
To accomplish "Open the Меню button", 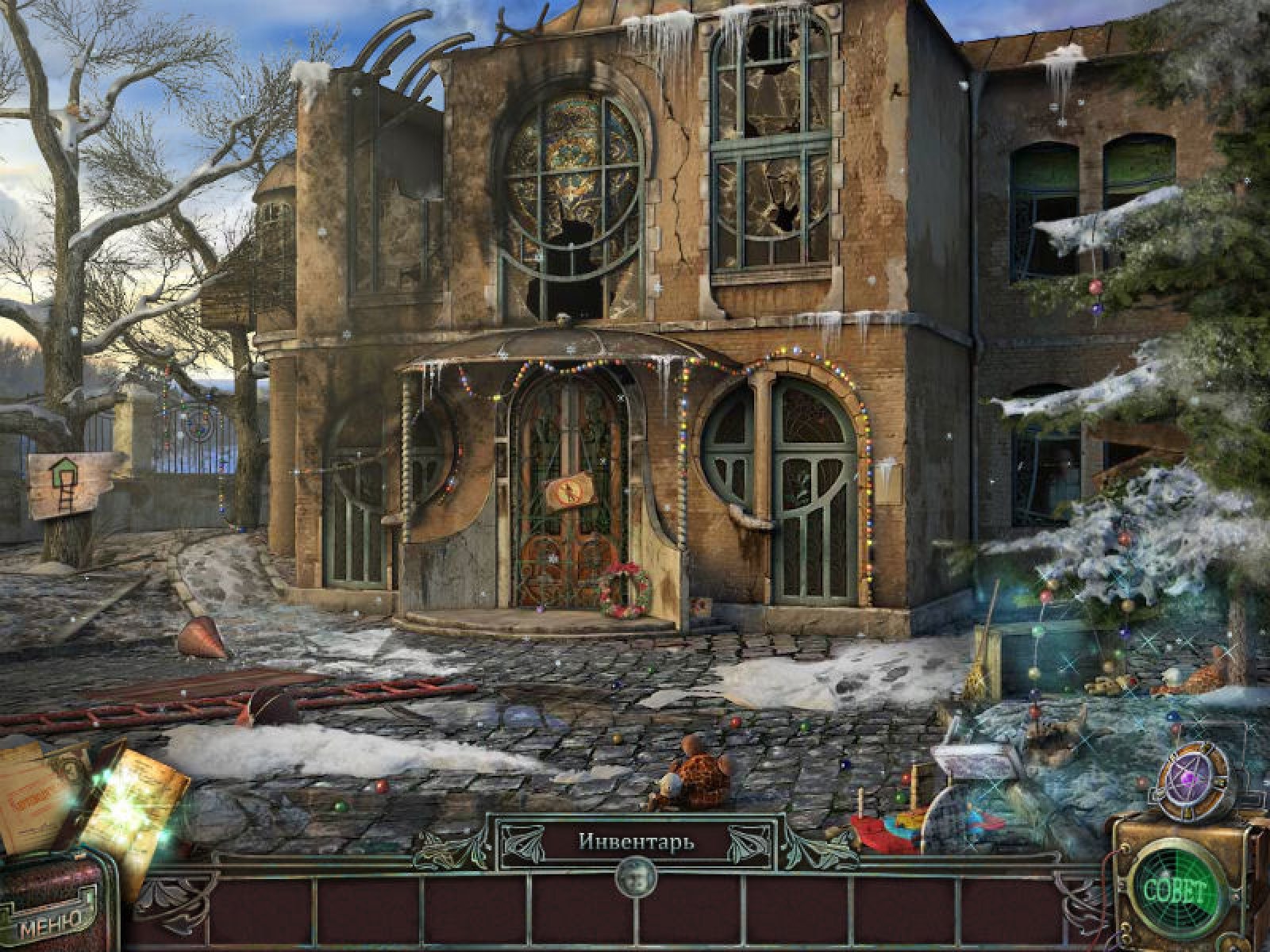I will 52,922.
